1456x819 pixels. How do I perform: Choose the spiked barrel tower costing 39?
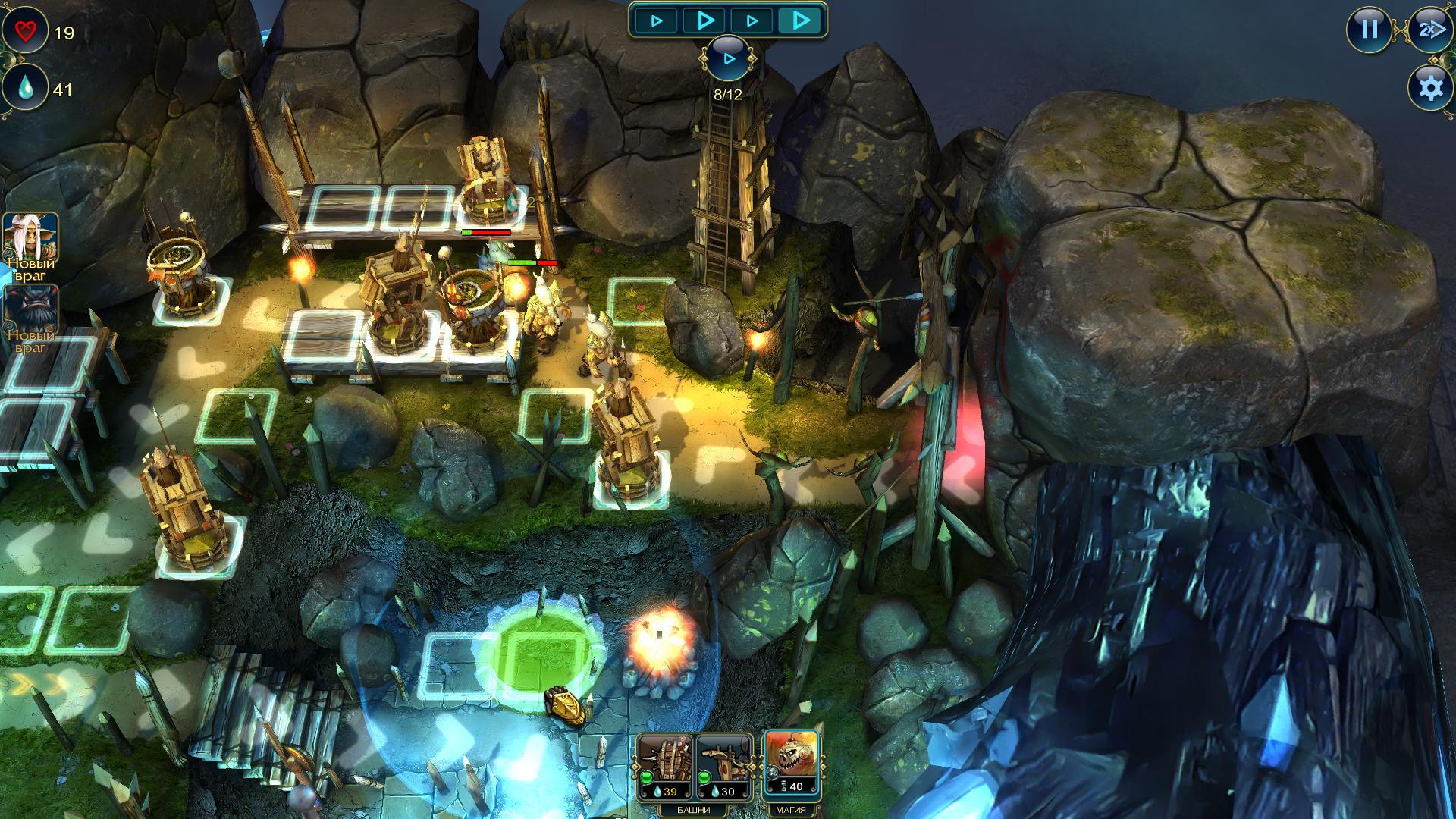click(x=664, y=764)
